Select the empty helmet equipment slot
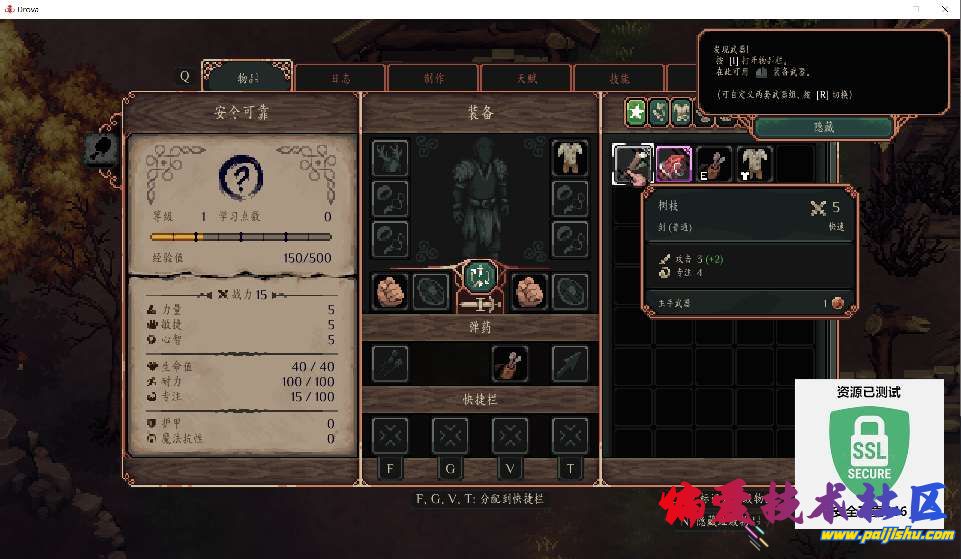The height and width of the screenshot is (559, 961). [390, 157]
